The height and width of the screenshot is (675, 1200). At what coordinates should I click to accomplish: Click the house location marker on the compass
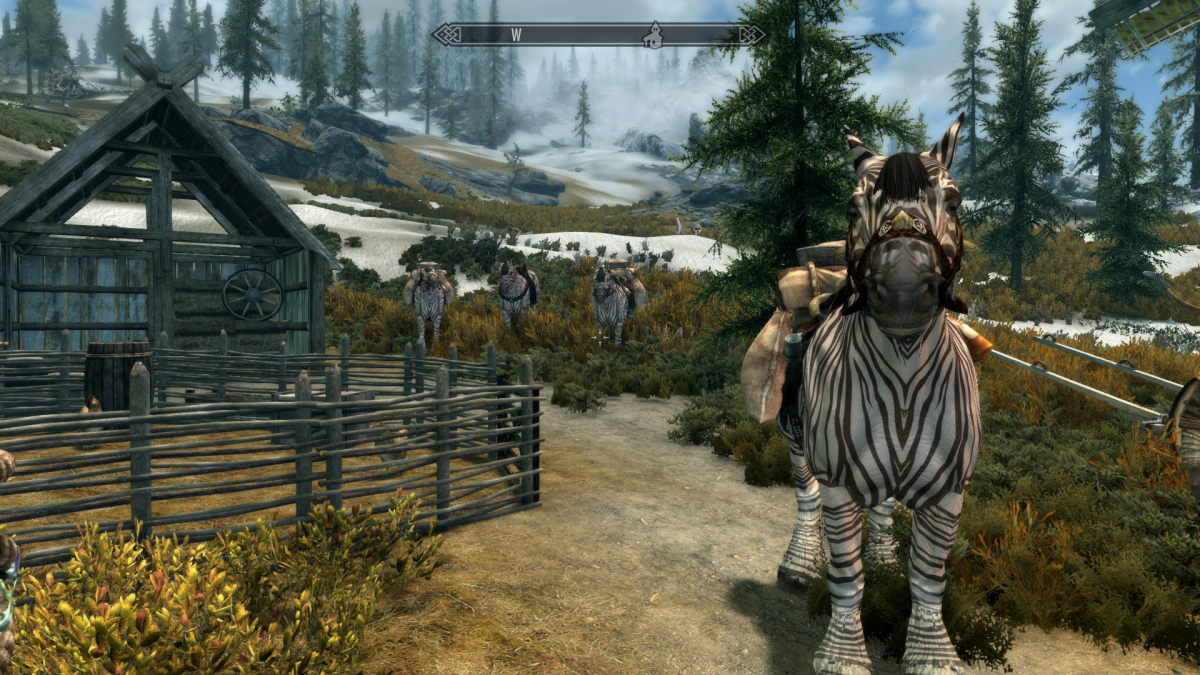653,36
